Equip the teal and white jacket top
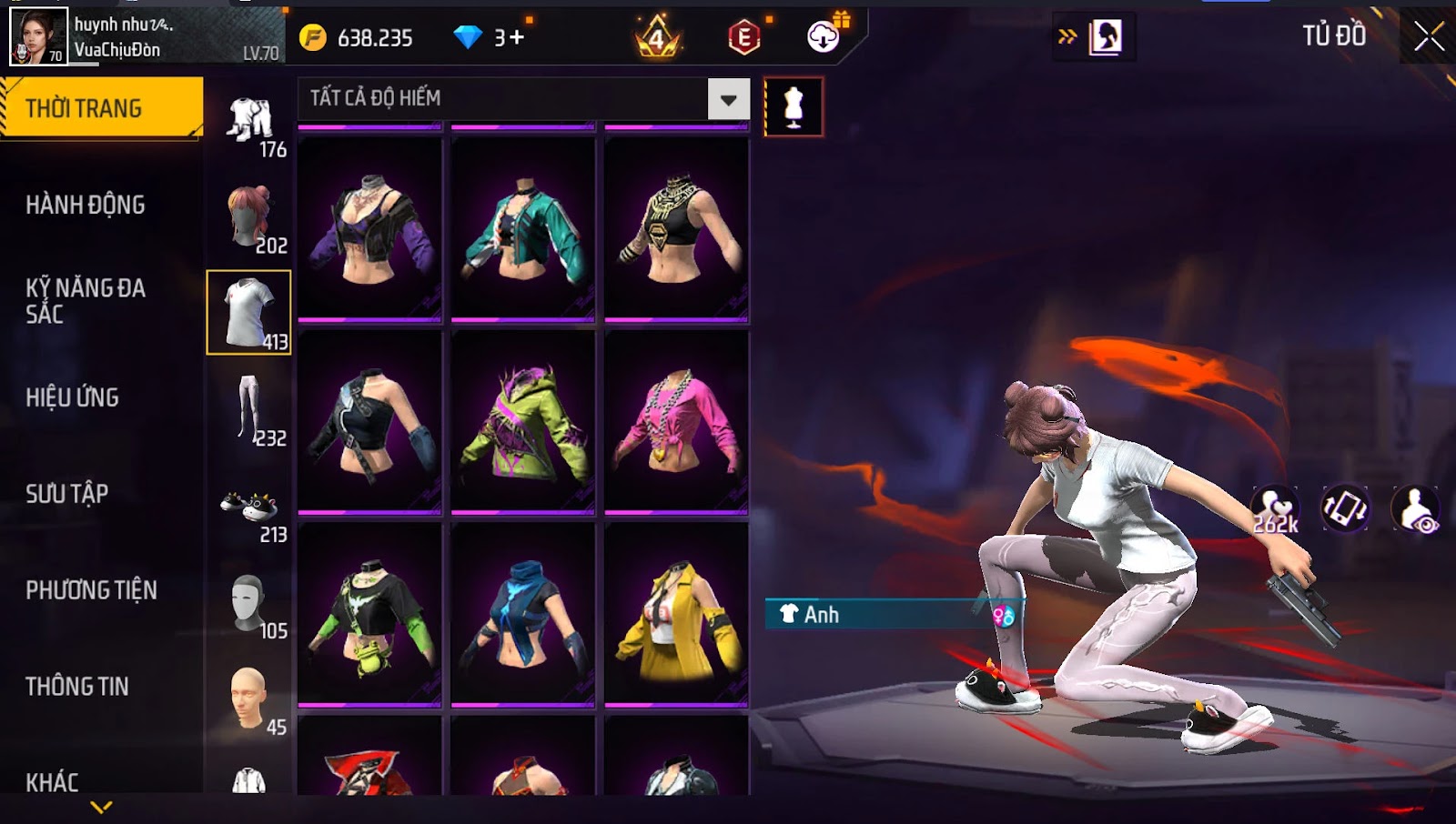This screenshot has width=1456, height=824. point(523,229)
